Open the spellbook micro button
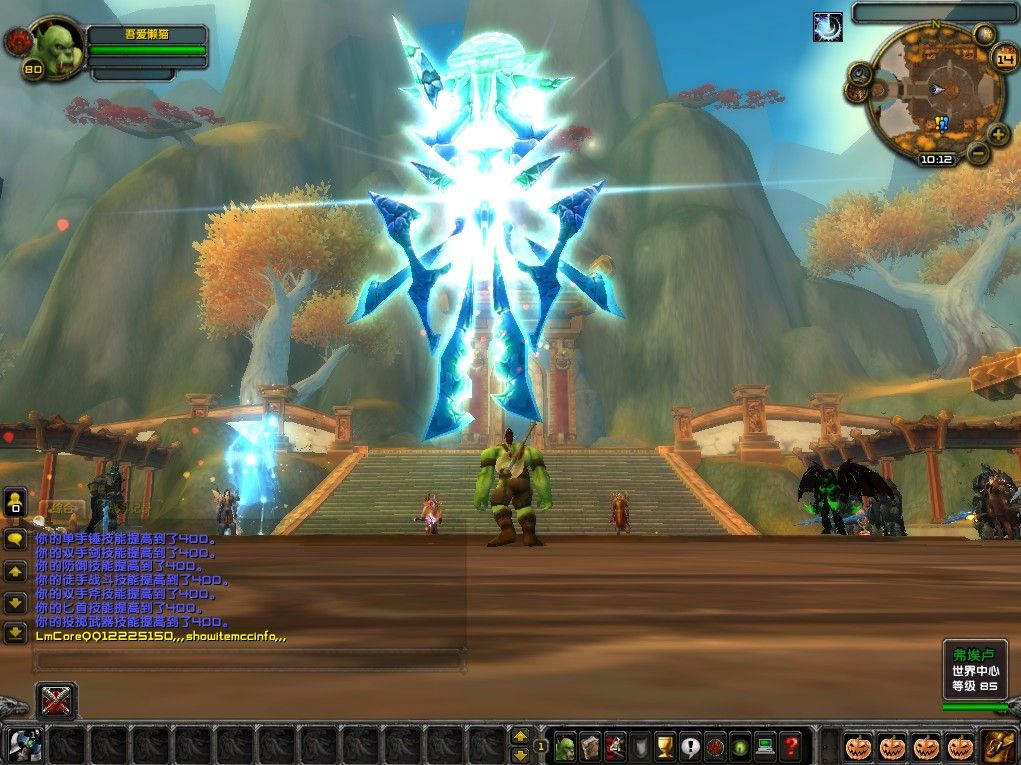This screenshot has width=1021, height=765. tap(590, 746)
